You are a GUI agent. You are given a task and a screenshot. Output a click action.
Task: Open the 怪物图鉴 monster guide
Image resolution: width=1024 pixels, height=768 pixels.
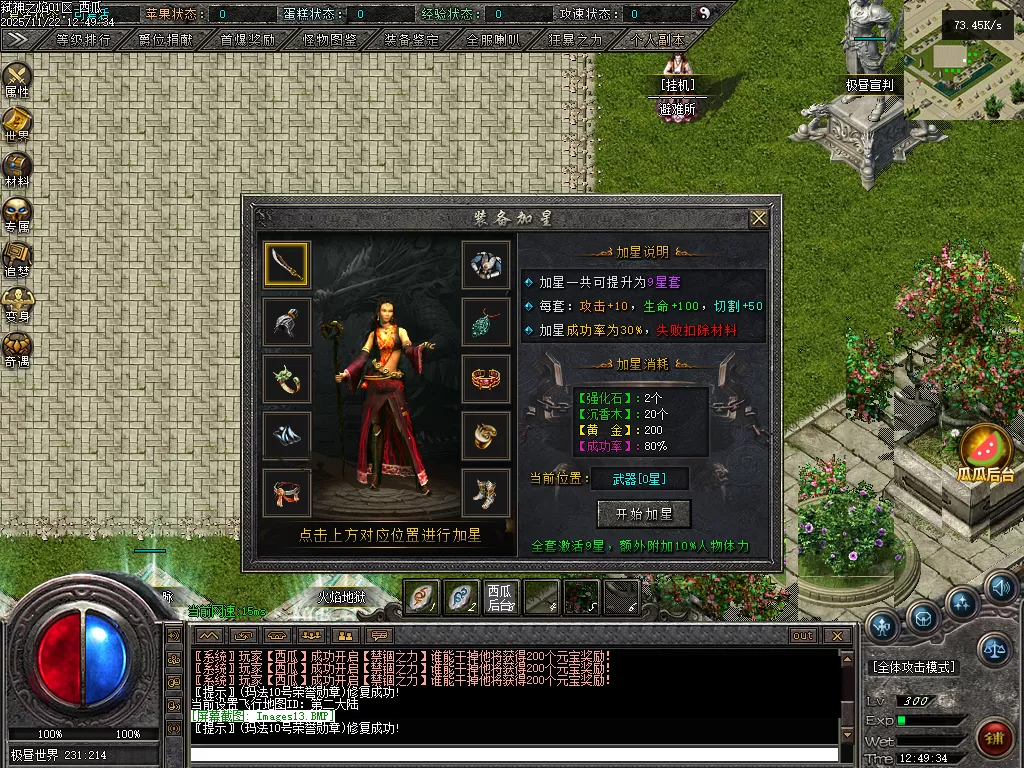pyautogui.click(x=330, y=40)
